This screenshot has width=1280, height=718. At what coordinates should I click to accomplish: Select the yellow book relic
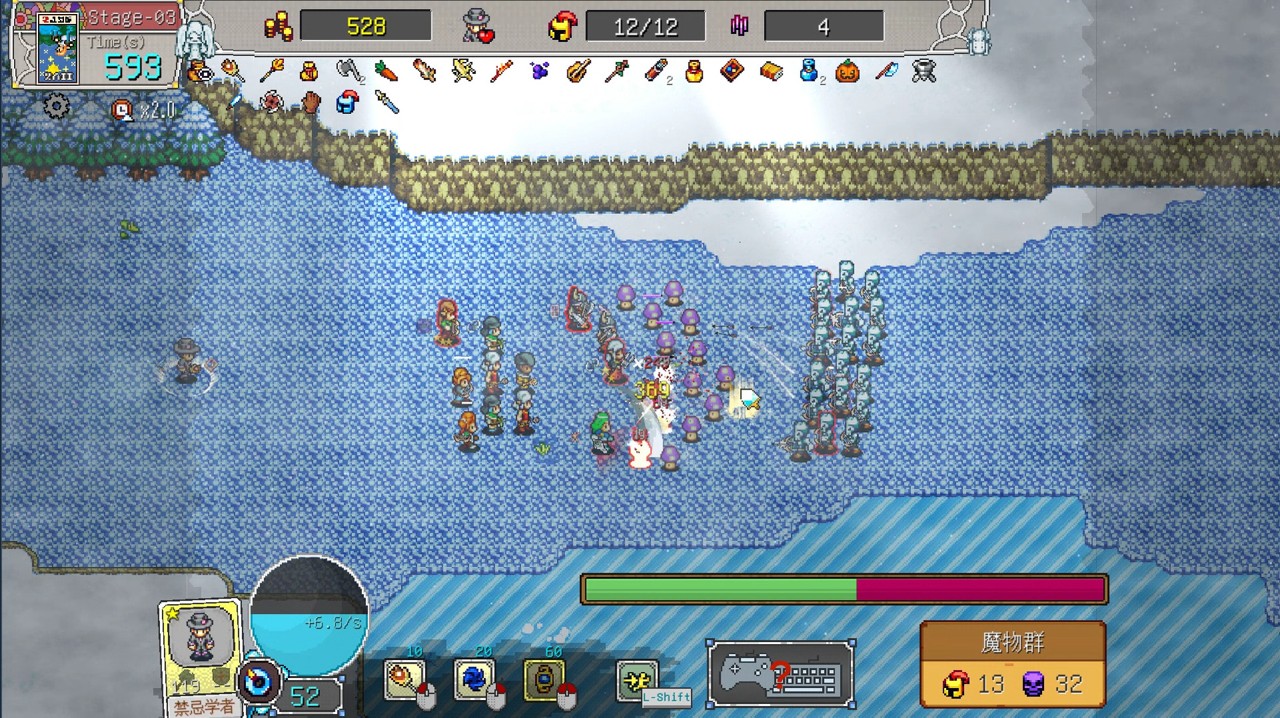click(770, 71)
